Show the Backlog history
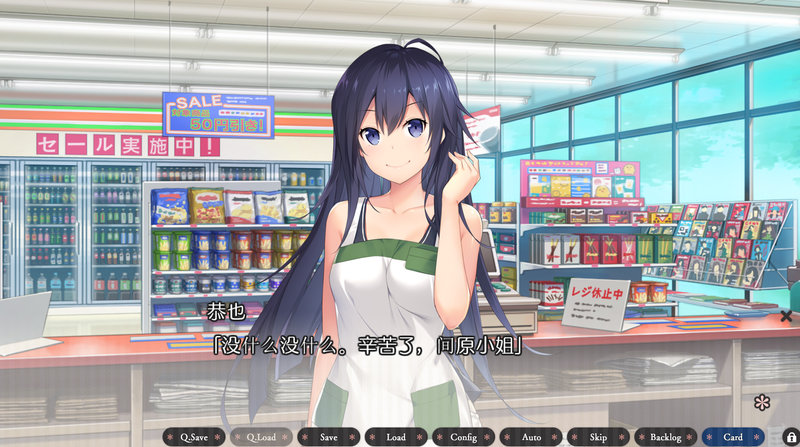 (665, 437)
